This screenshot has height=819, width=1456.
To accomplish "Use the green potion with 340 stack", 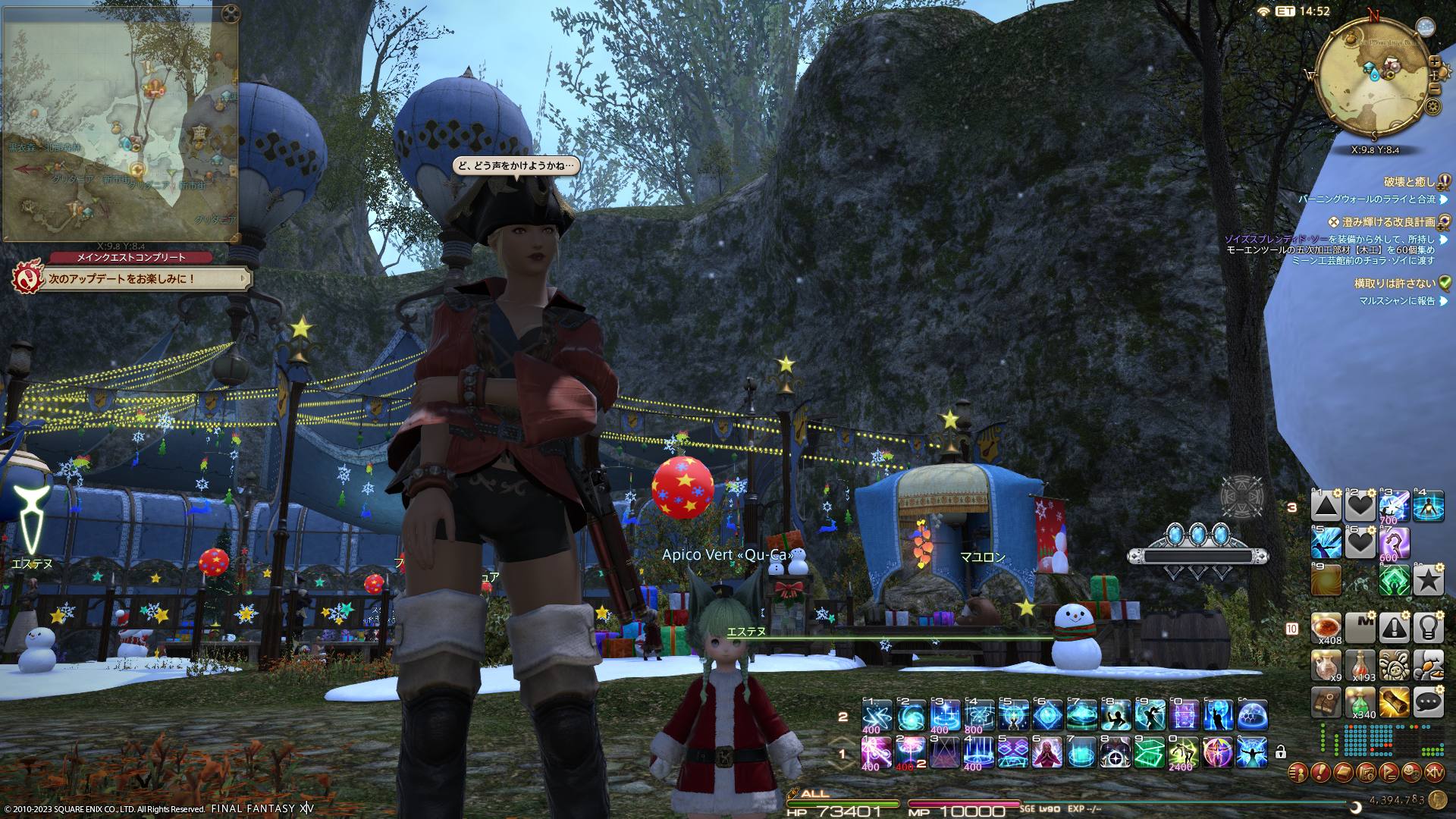I will click(x=1360, y=703).
